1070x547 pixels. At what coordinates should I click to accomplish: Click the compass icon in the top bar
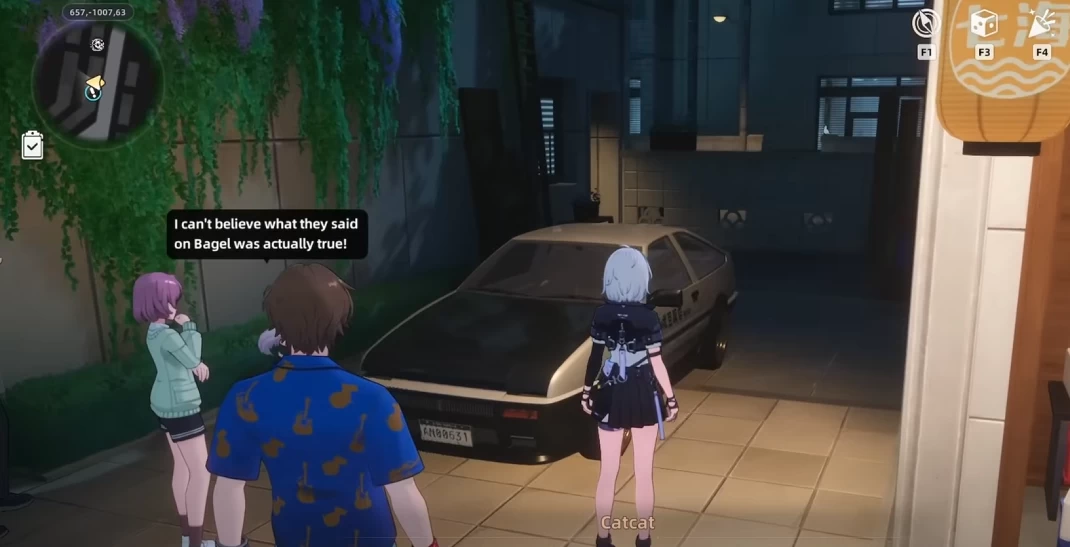coord(926,23)
